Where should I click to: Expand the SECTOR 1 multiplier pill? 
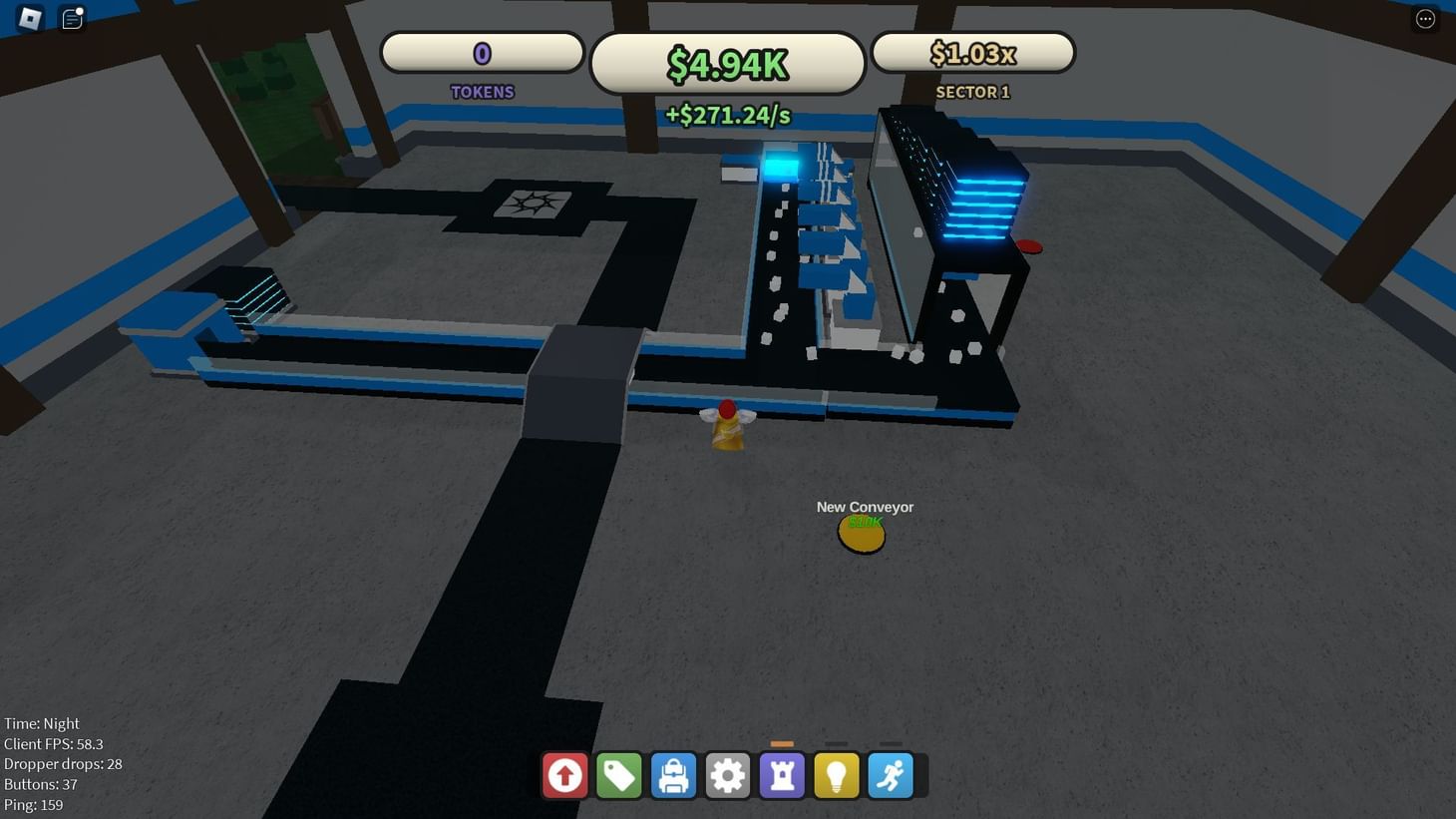[x=972, y=52]
